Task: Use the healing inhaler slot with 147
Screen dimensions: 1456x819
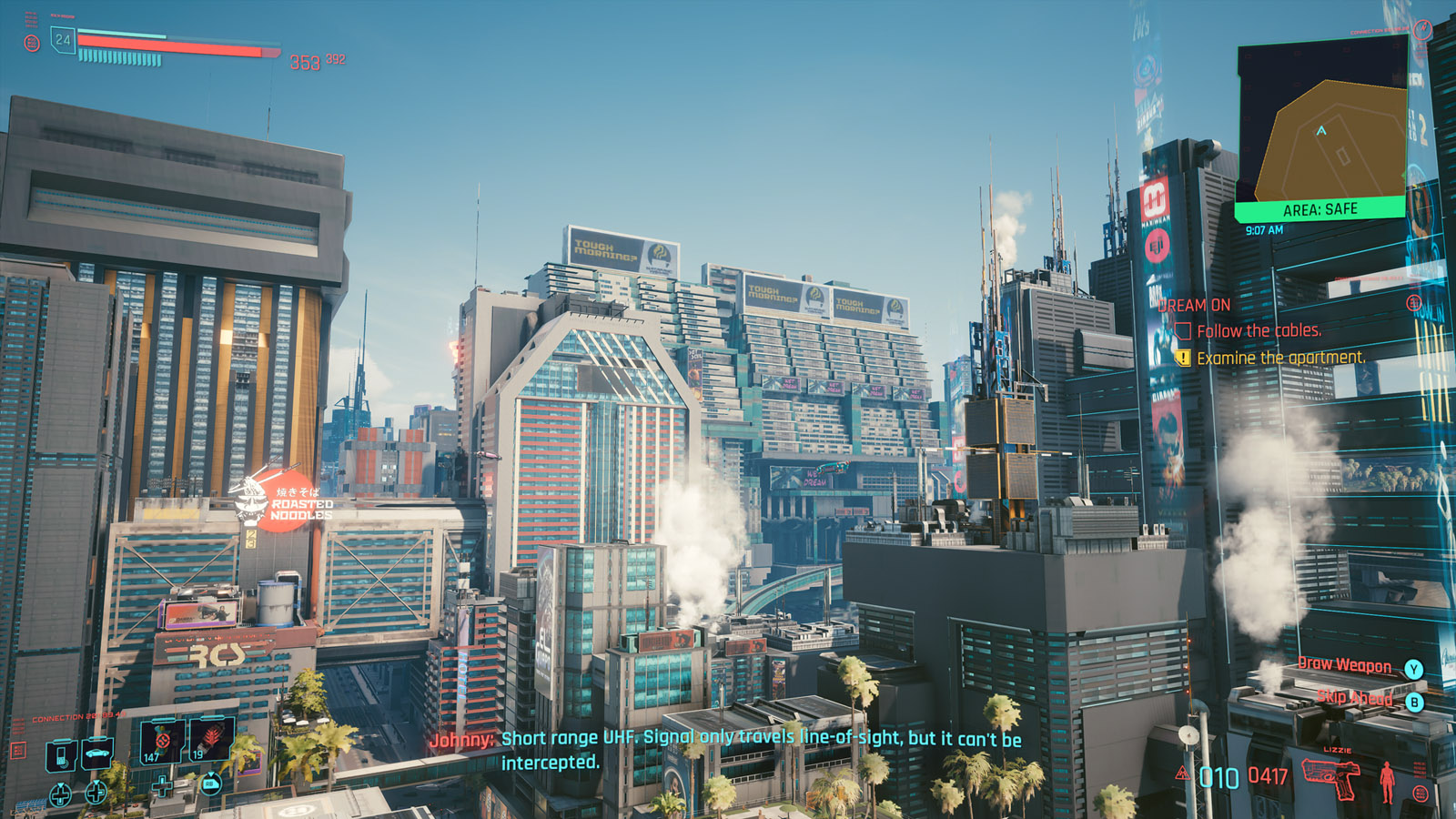Action: [163, 740]
